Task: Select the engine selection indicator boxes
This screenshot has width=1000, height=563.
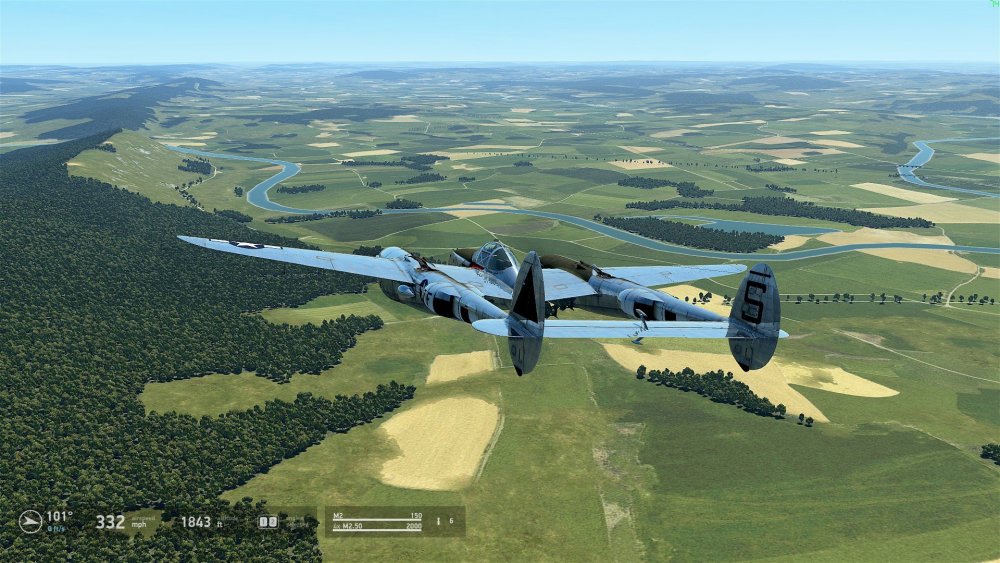Action: click(267, 521)
